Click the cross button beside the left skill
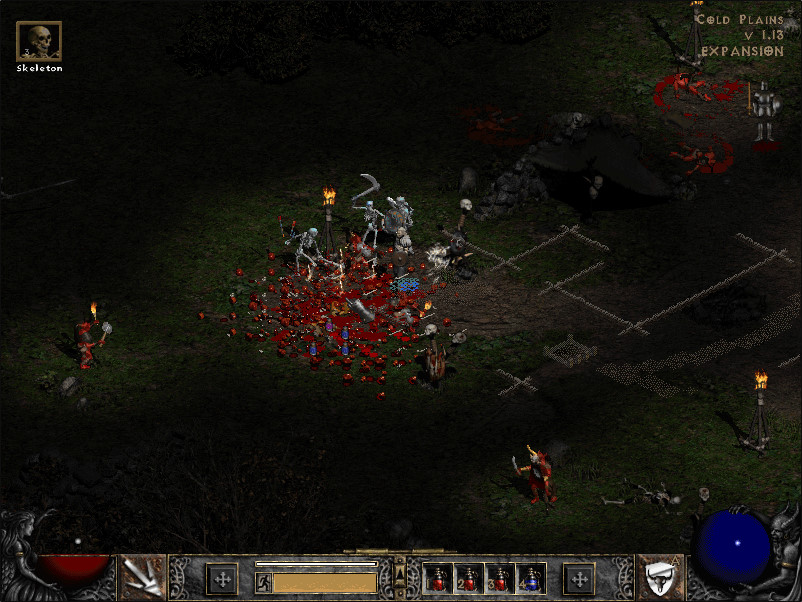Viewport: 802px width, 602px height. [x=221, y=578]
